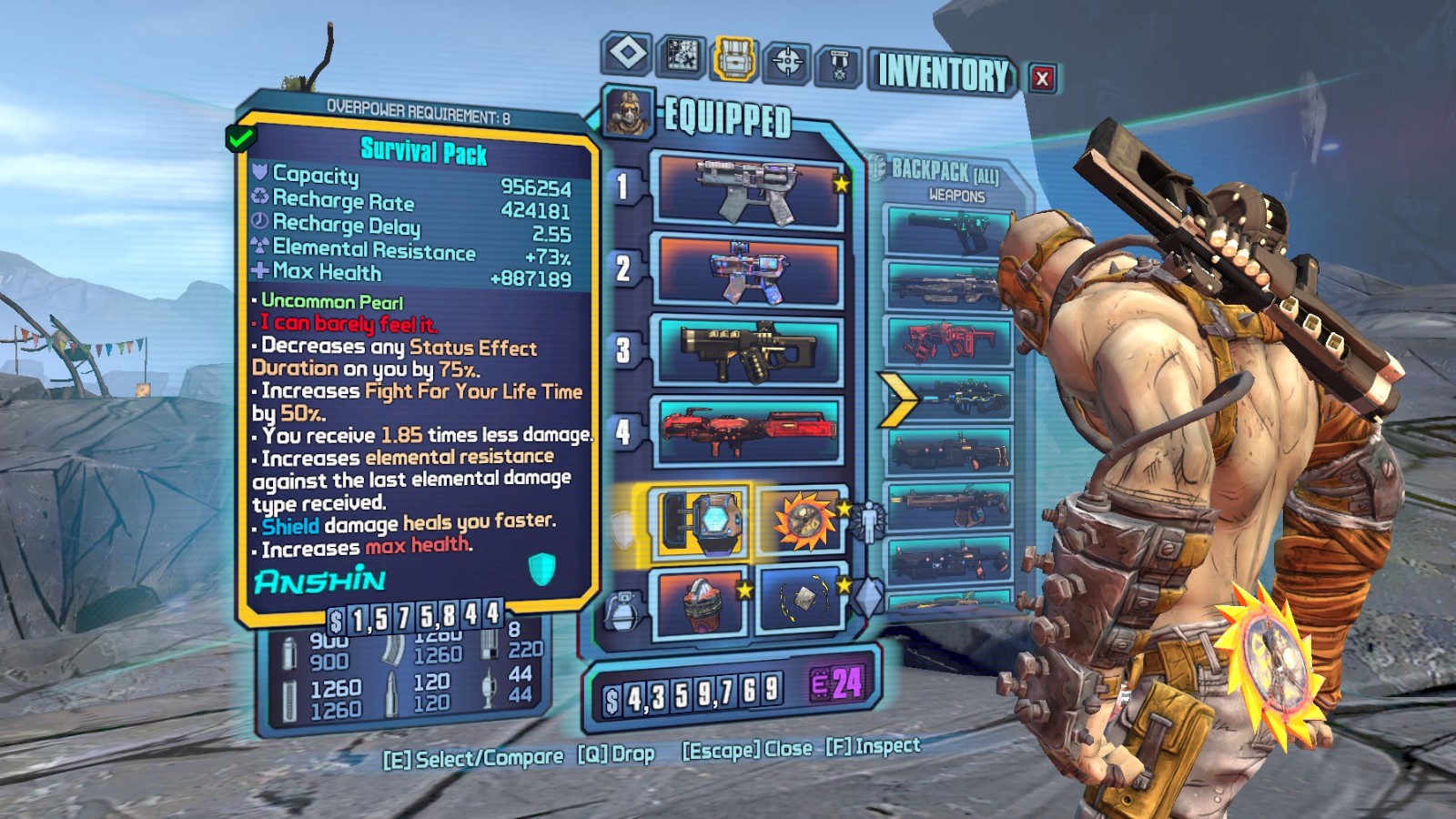Image resolution: width=1456 pixels, height=819 pixels.
Task: Open the Missions tab with diamond icon
Action: (x=627, y=54)
